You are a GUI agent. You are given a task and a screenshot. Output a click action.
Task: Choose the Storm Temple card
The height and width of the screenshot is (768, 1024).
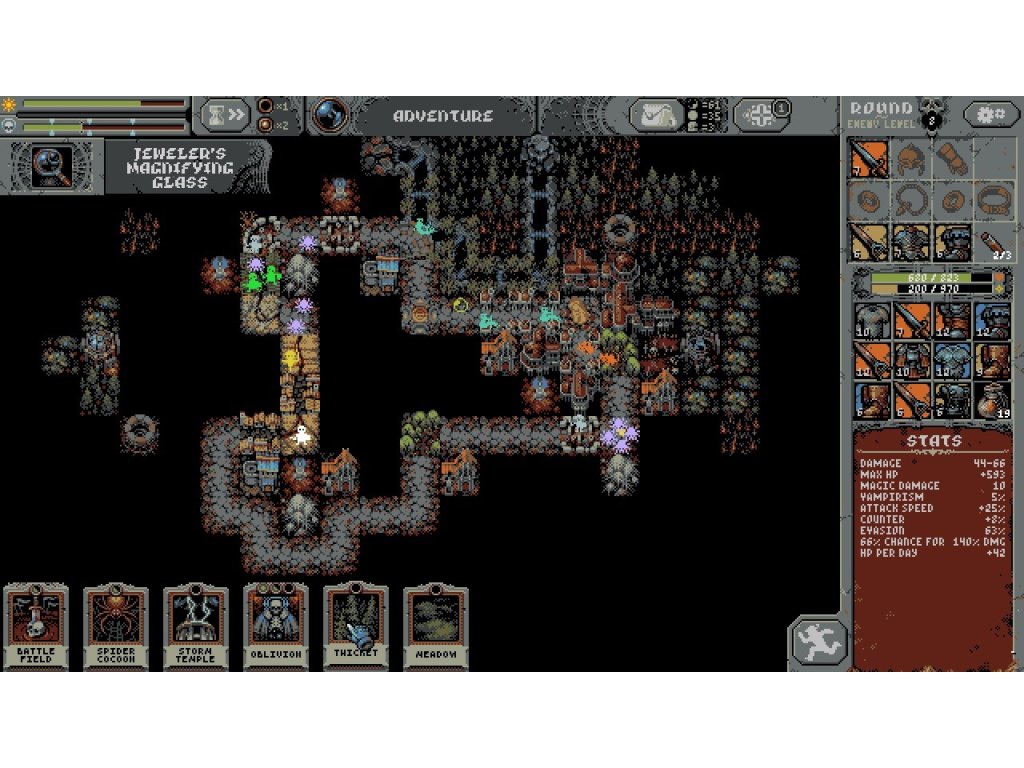point(196,627)
